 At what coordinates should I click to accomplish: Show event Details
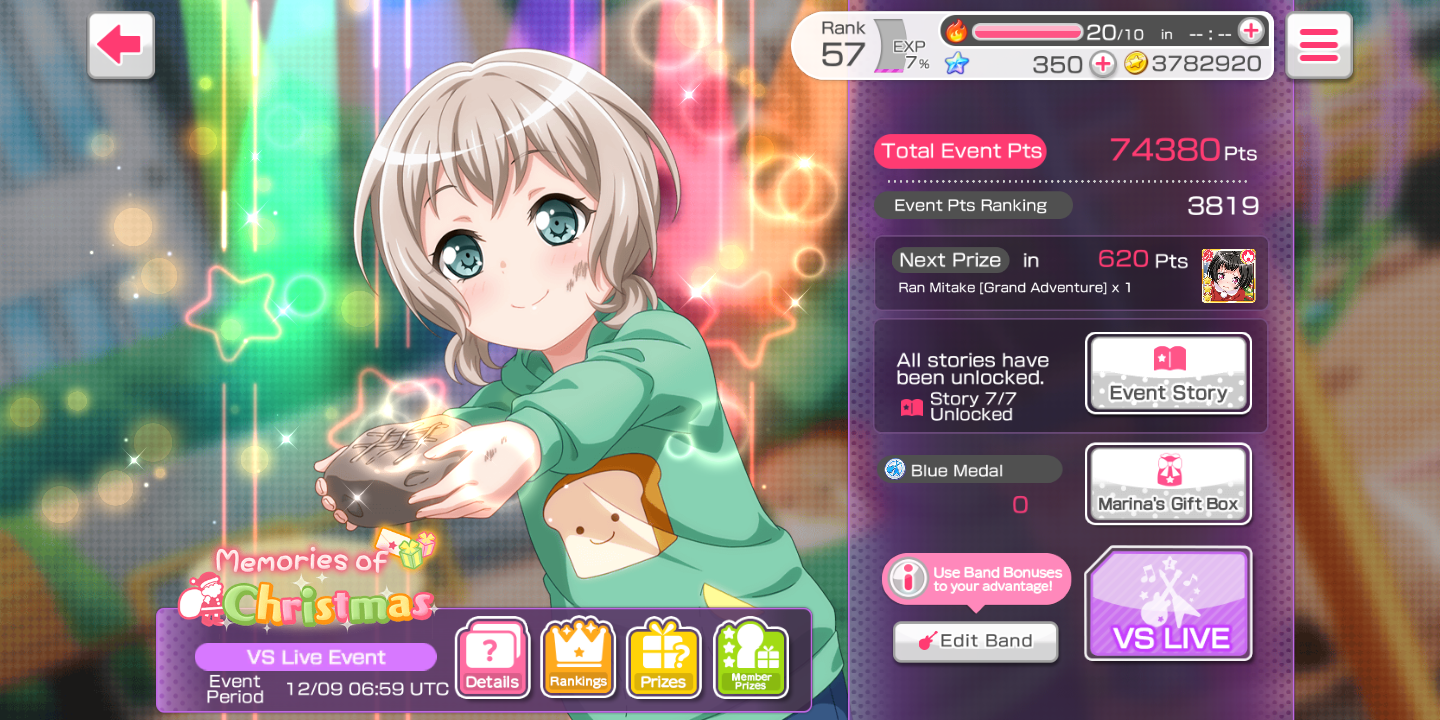492,658
